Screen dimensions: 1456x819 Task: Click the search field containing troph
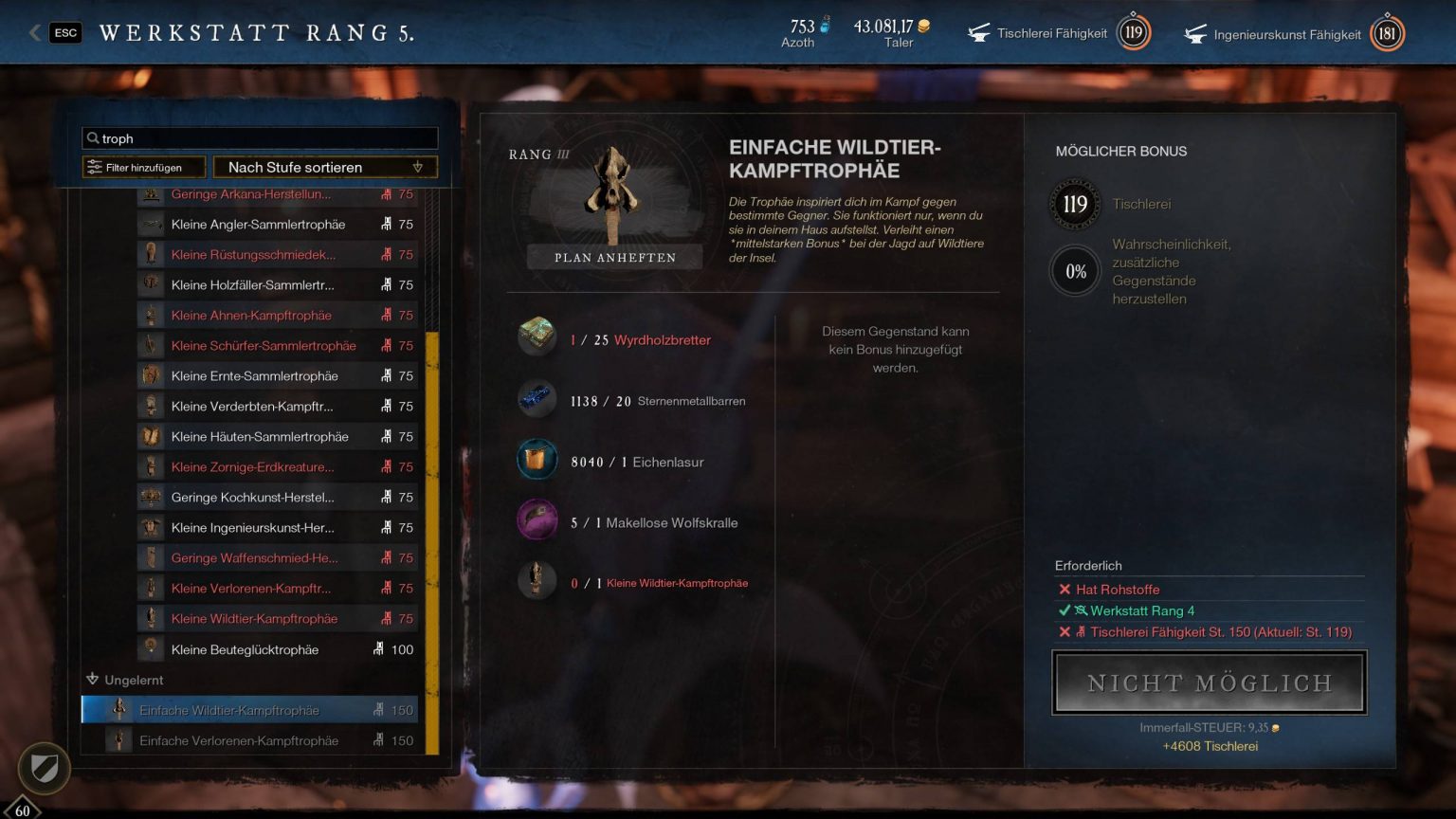pyautogui.click(x=260, y=137)
